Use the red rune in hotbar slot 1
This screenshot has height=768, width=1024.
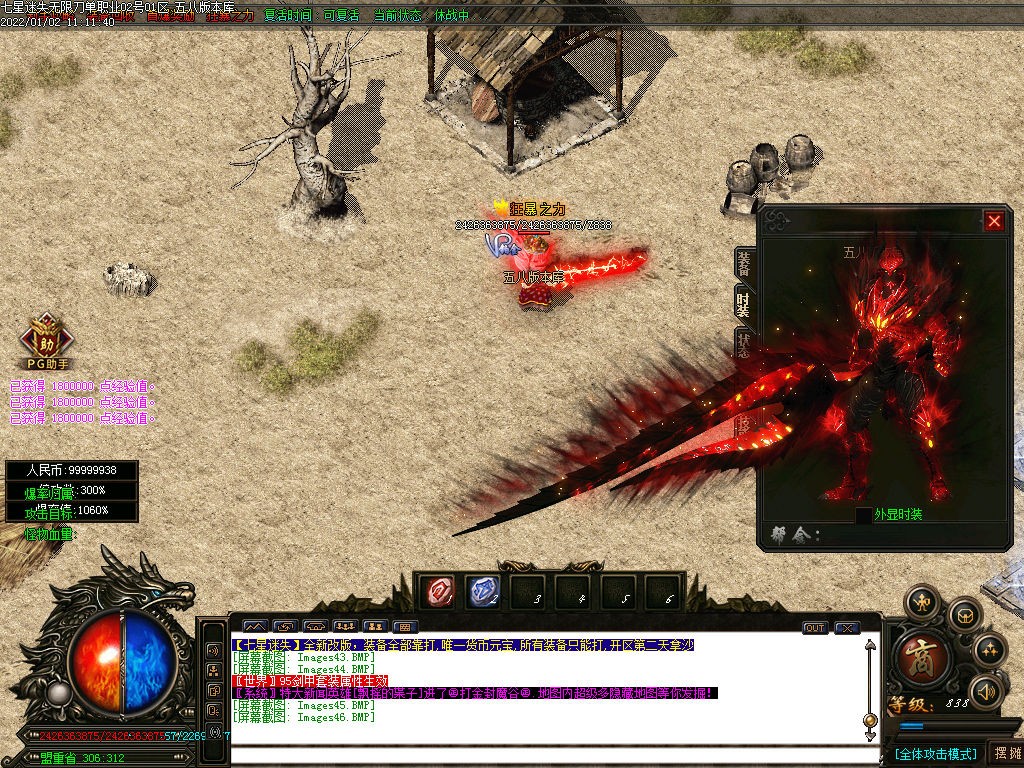(x=436, y=592)
